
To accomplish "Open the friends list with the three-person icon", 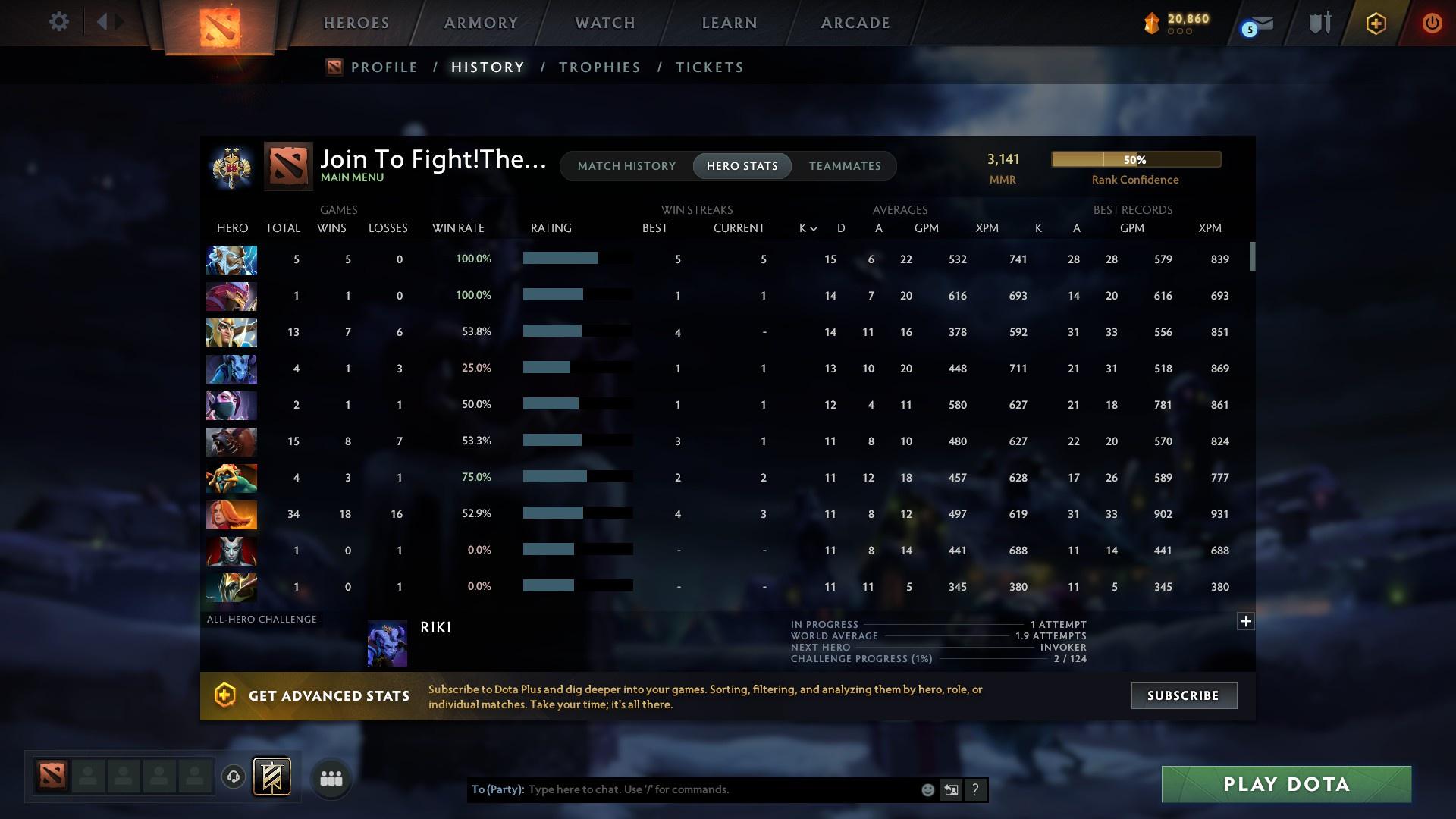I will [x=330, y=777].
